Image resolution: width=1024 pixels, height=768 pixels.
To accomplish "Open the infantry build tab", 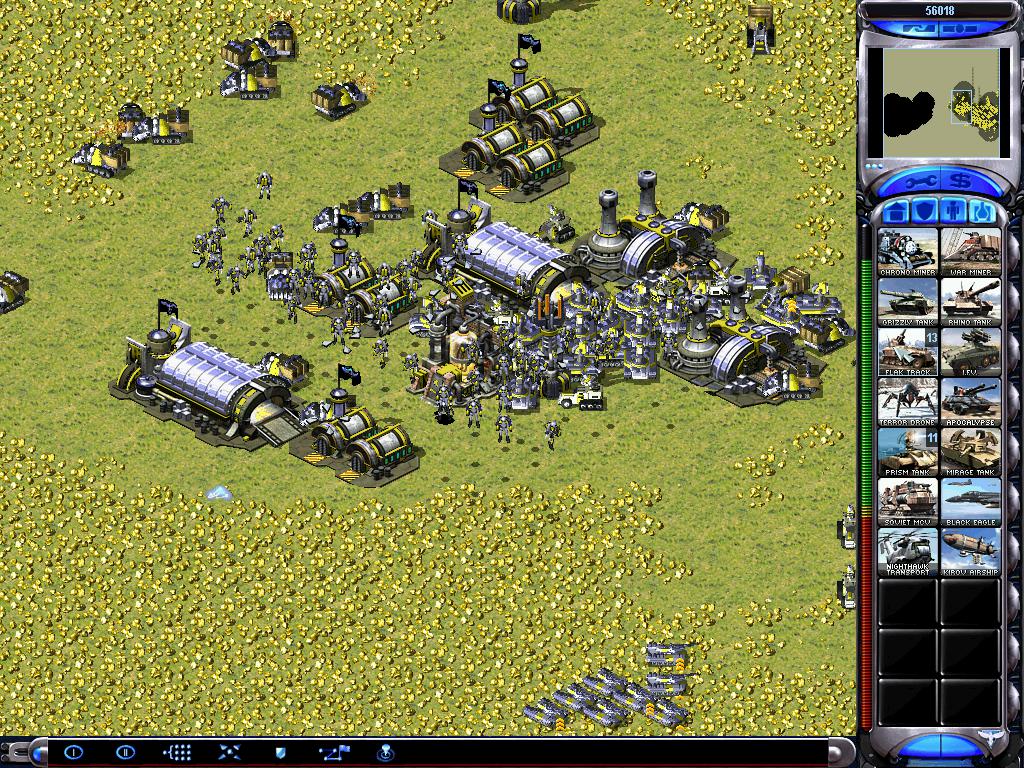I will [x=953, y=212].
